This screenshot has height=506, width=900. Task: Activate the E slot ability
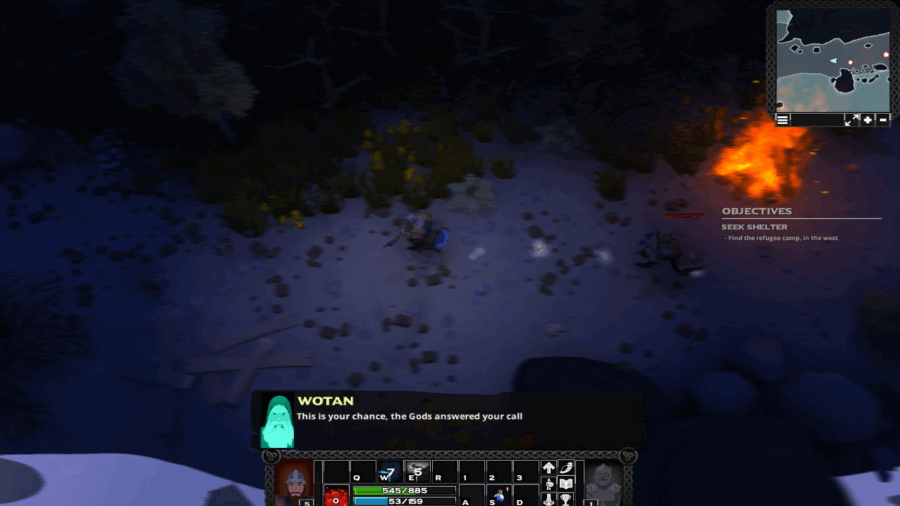416,471
